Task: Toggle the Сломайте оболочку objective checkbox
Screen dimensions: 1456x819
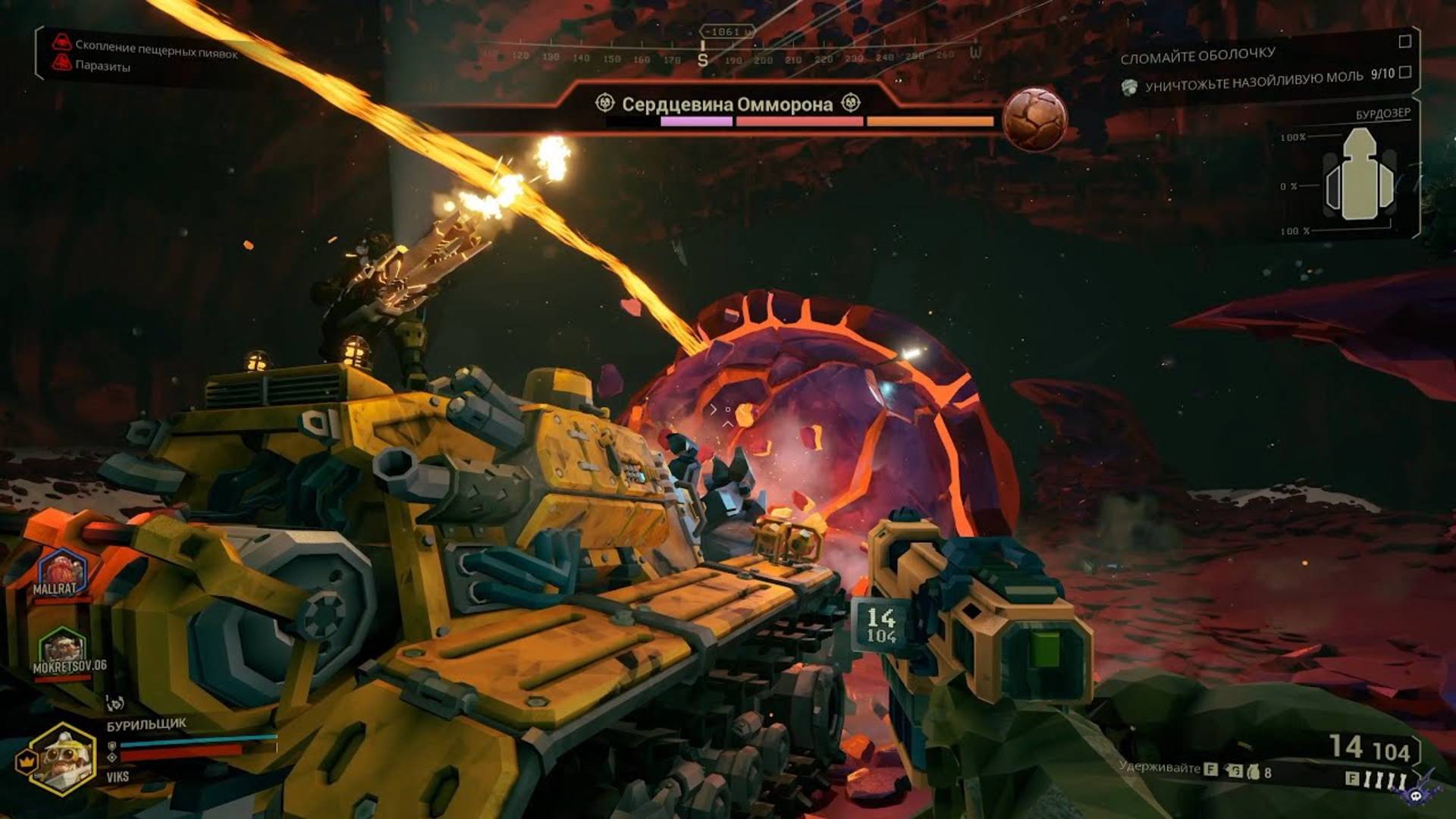Action: click(1404, 42)
